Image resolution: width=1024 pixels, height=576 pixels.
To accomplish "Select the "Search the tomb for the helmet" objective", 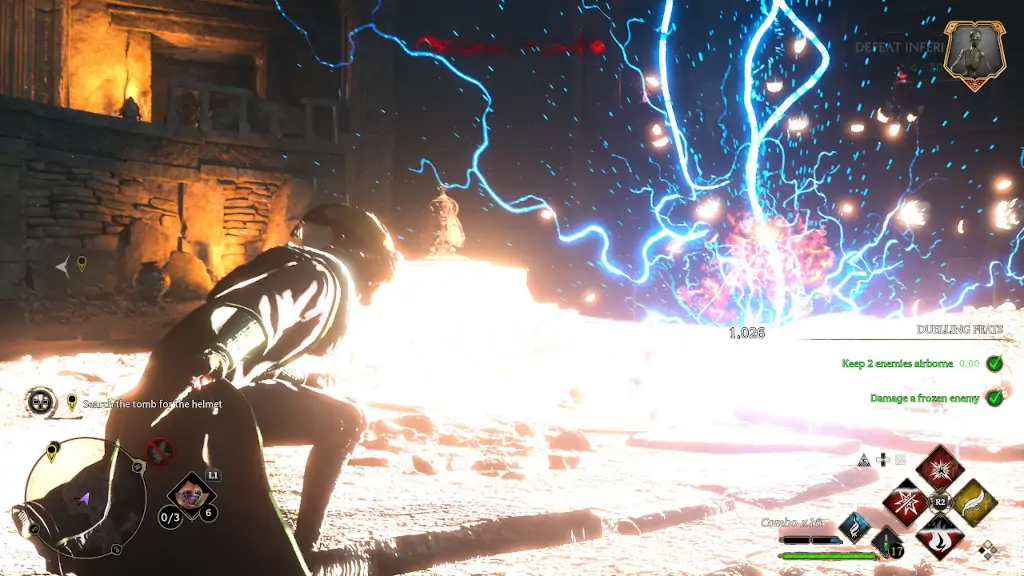I will click(x=152, y=404).
